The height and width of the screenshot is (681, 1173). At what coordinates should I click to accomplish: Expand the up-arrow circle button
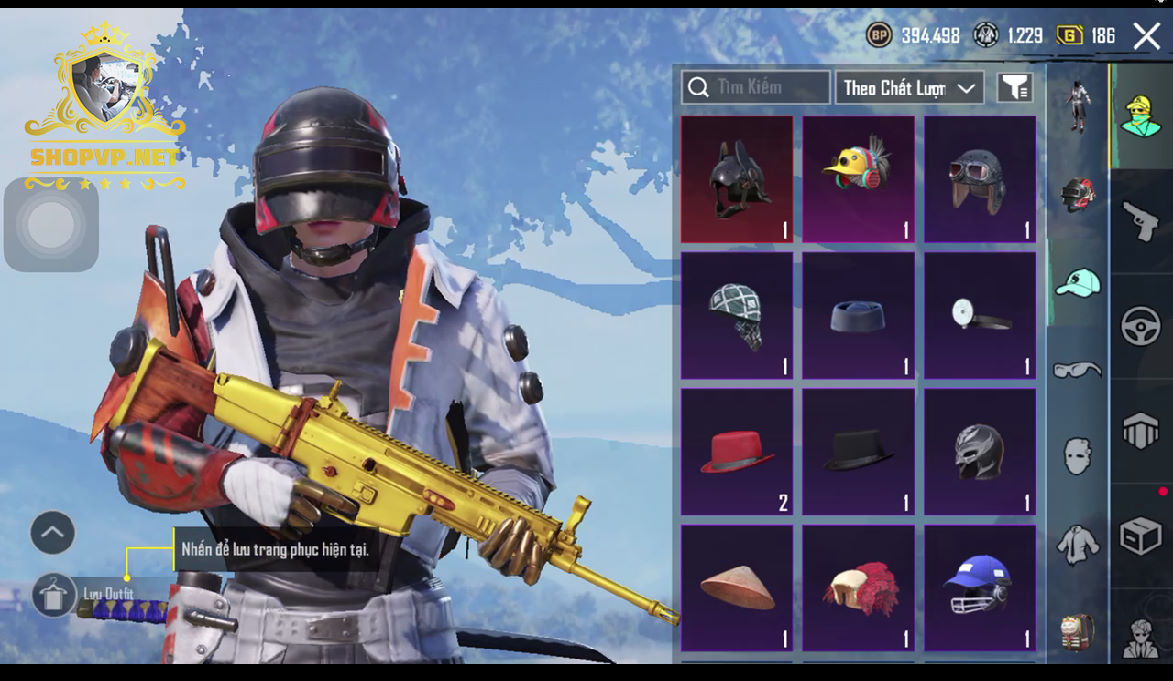52,533
